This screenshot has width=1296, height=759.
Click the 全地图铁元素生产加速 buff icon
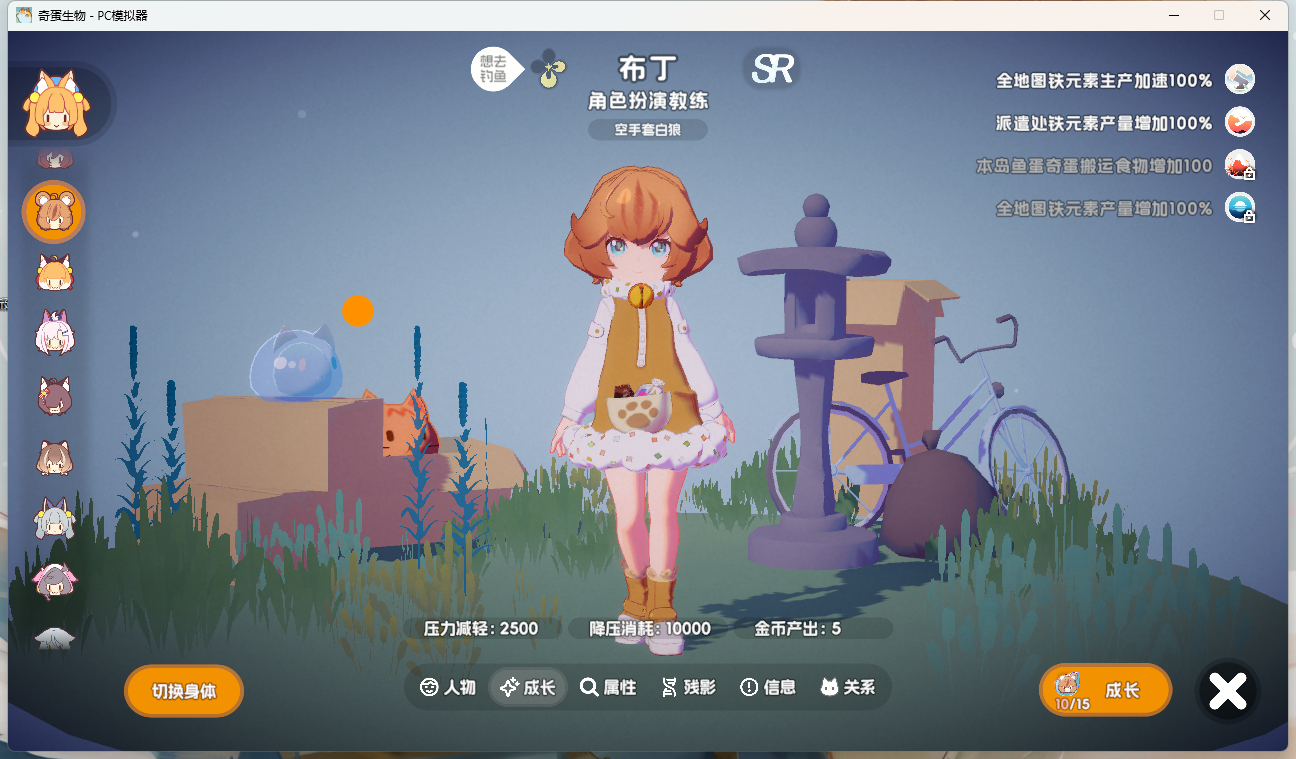tap(1240, 78)
